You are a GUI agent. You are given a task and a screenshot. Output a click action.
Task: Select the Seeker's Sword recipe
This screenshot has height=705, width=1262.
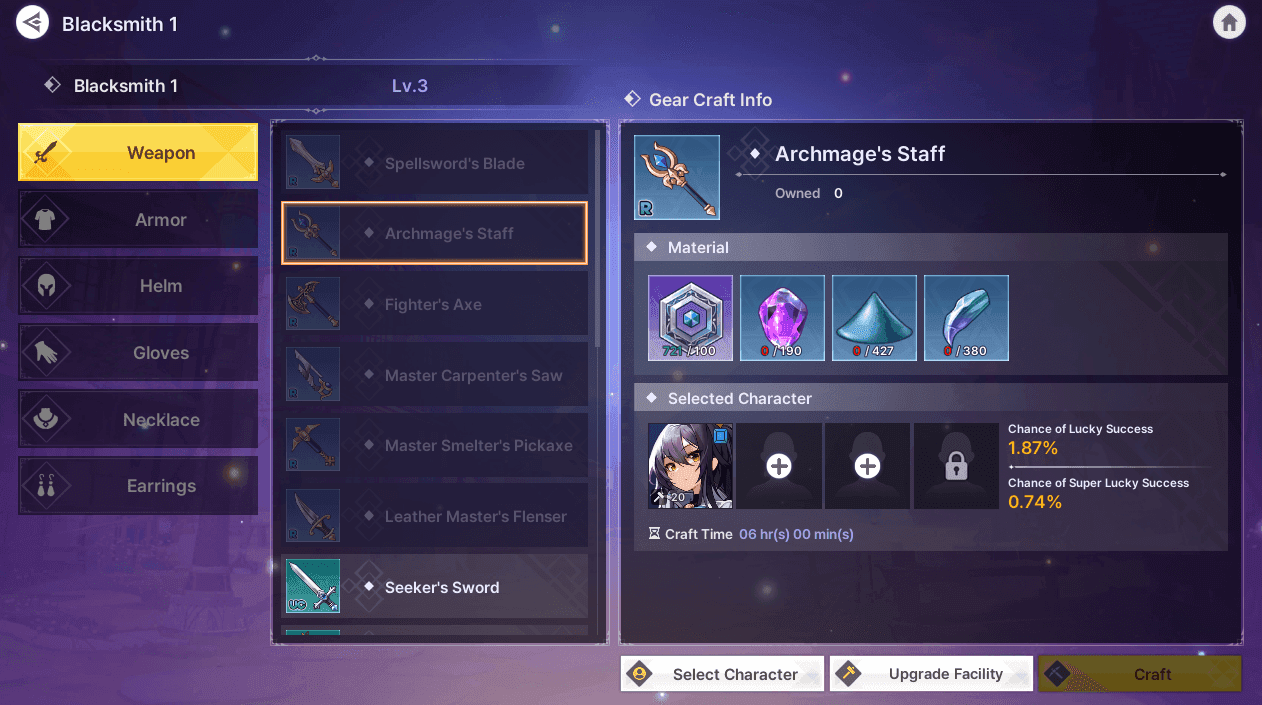click(x=434, y=587)
